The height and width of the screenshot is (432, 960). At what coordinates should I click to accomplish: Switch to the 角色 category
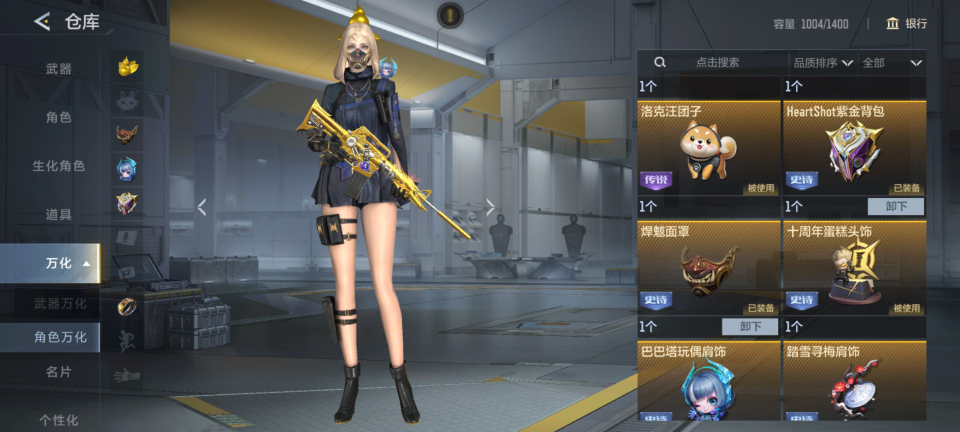point(58,117)
